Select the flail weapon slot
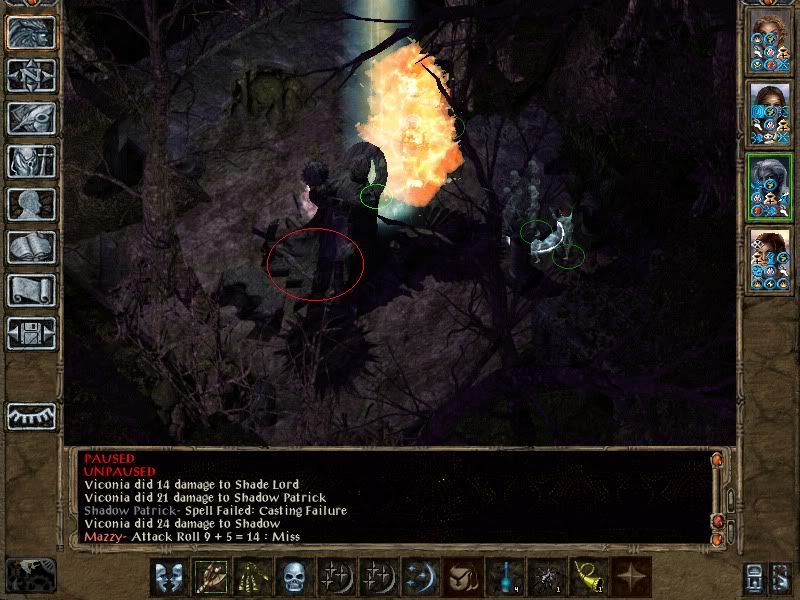Image resolution: width=800 pixels, height=600 pixels. coord(208,577)
